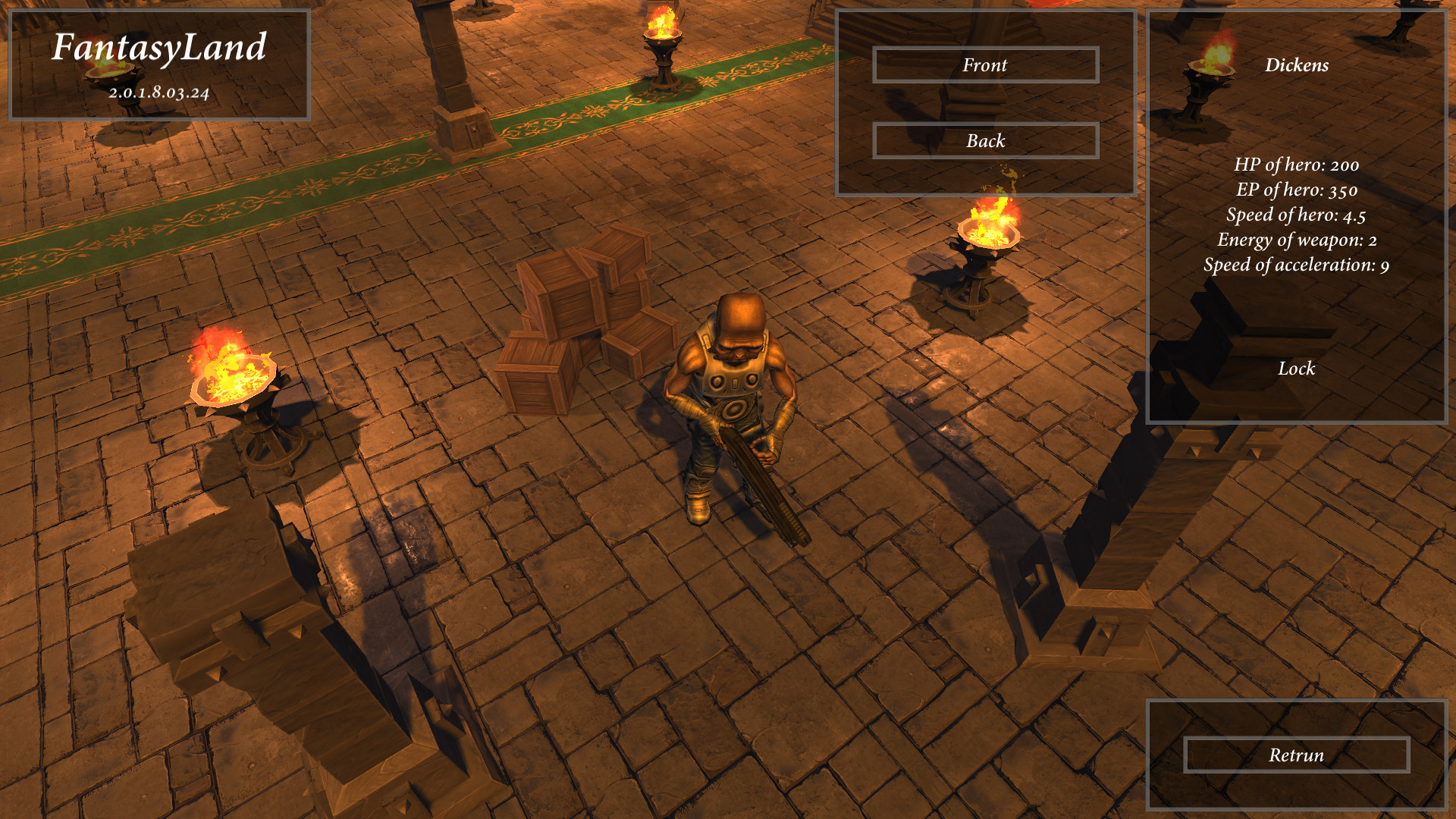Viewport: 1456px width, 819px height.
Task: Select the Lock option on Dickens panel
Action: click(x=1297, y=369)
